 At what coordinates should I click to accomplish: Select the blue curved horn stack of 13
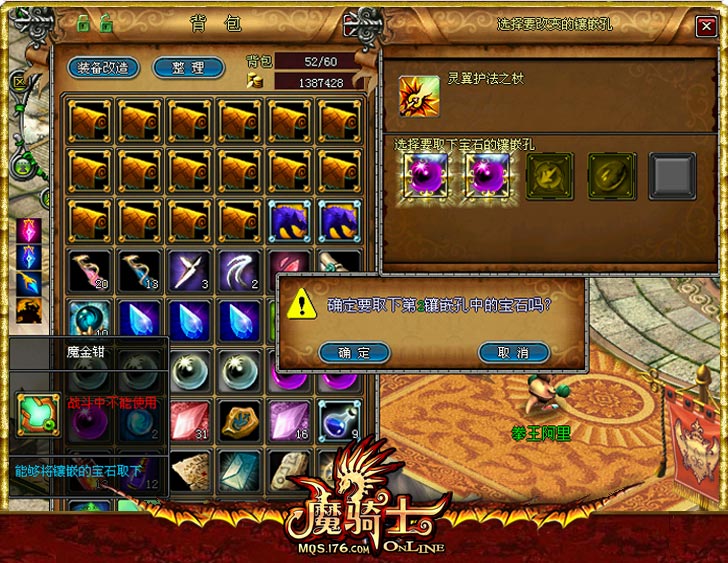(x=140, y=270)
